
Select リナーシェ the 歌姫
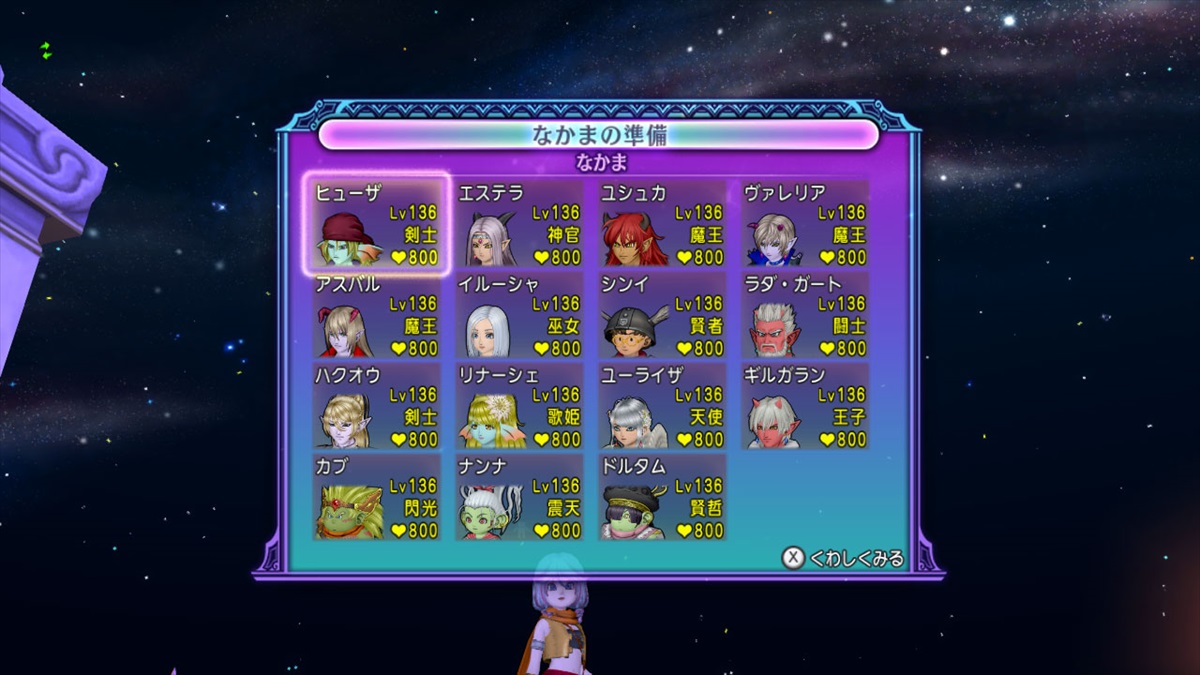519,406
